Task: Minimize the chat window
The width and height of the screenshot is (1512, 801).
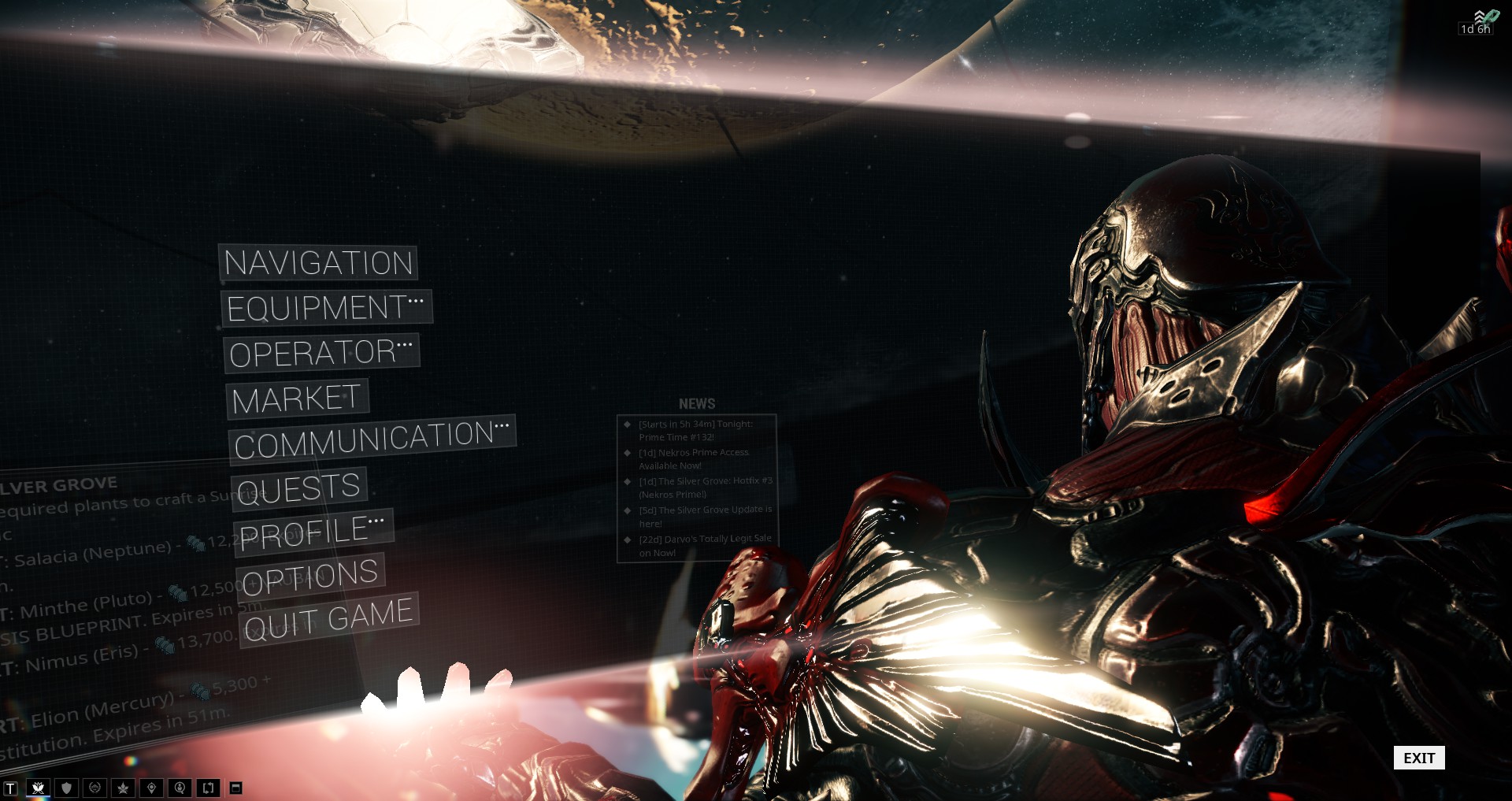Action: coord(235,788)
